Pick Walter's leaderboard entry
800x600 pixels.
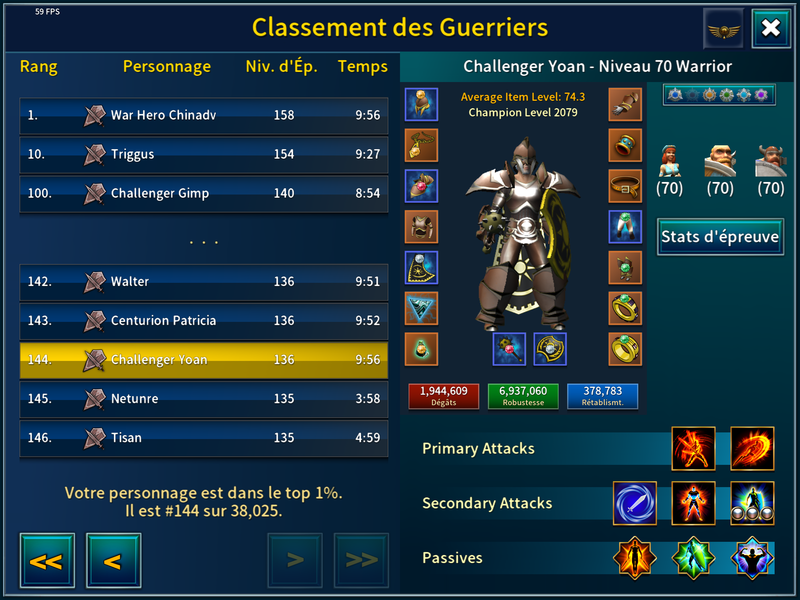[204, 282]
